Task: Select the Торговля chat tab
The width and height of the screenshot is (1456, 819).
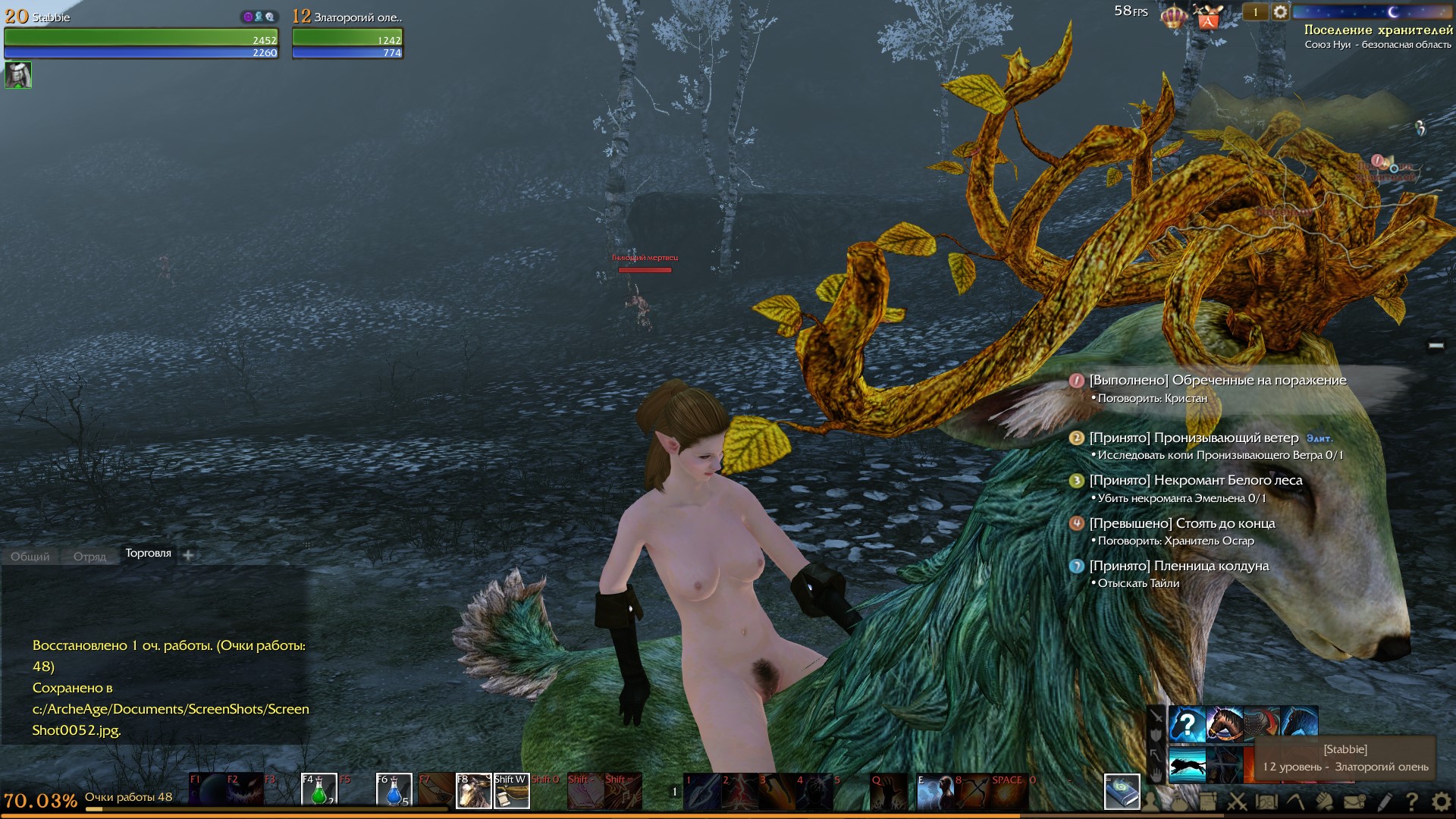Action: point(148,554)
